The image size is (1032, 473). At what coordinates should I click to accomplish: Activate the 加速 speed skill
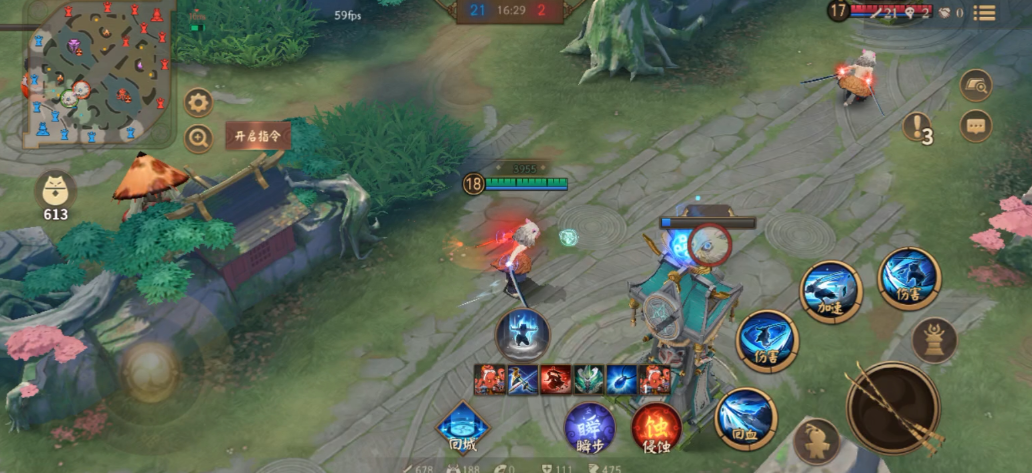point(830,292)
